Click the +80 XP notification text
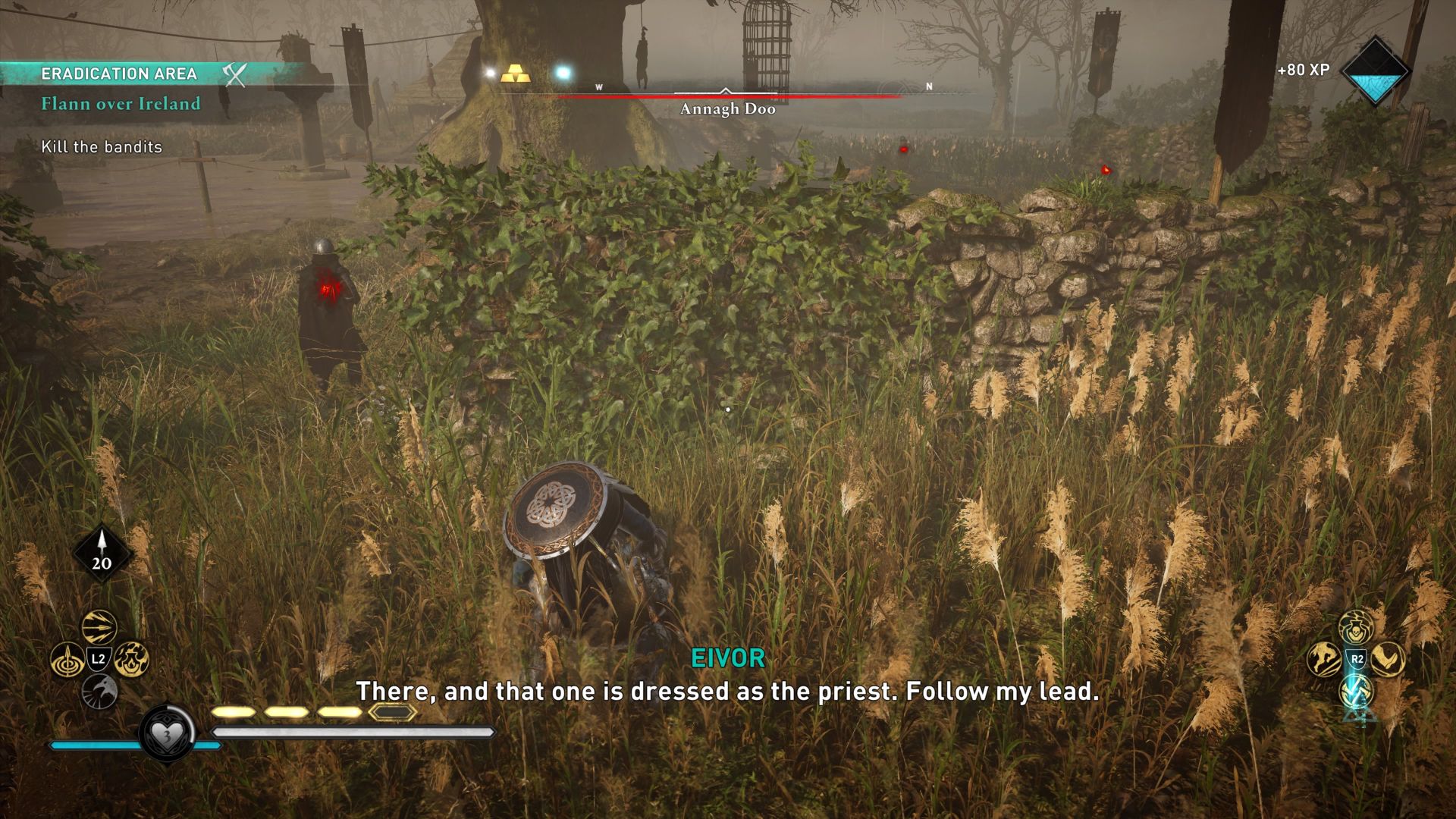Screen dimensions: 1456x819 1302,69
